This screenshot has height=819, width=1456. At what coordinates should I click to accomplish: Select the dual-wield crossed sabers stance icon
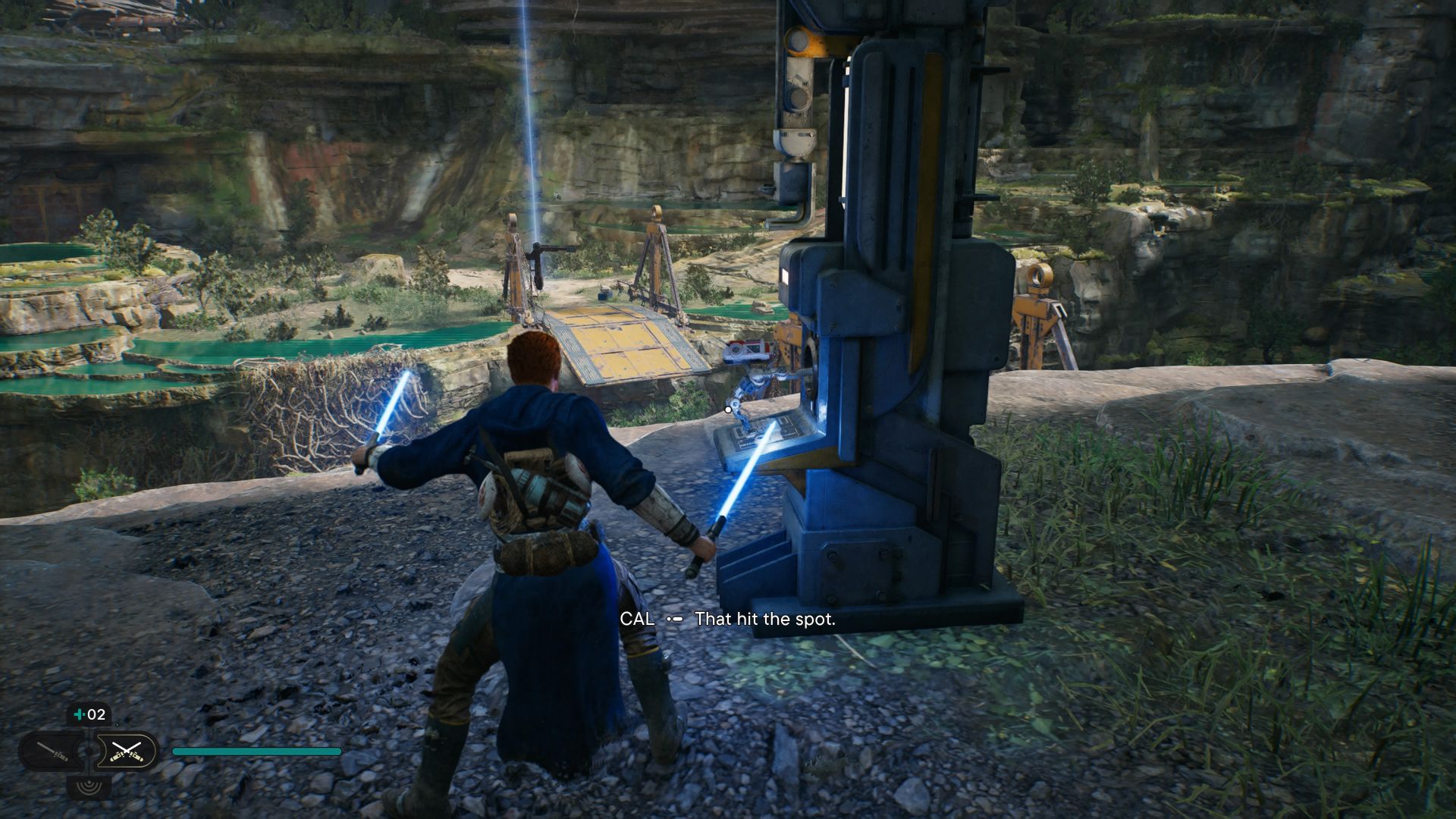pyautogui.click(x=127, y=752)
